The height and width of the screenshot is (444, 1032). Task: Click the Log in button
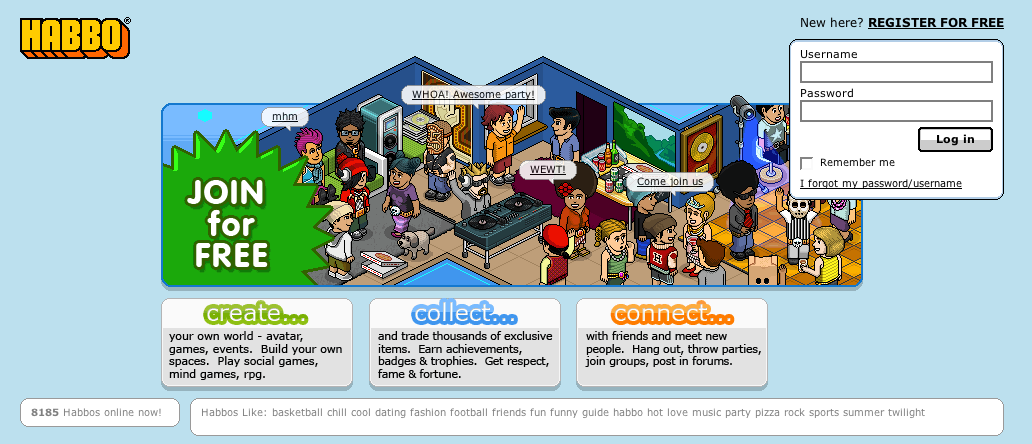(x=955, y=139)
